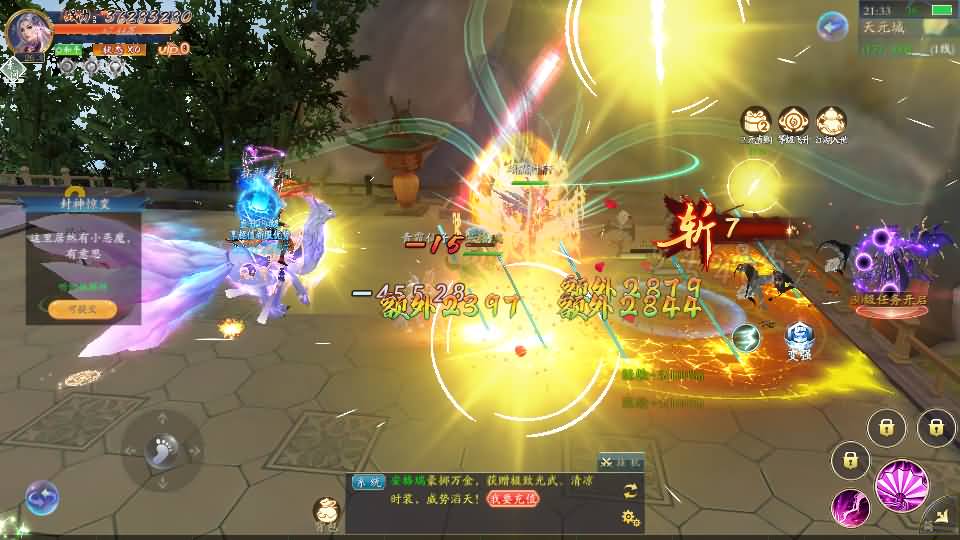
Task: Open the player portrait in the top-left
Action: point(29,30)
